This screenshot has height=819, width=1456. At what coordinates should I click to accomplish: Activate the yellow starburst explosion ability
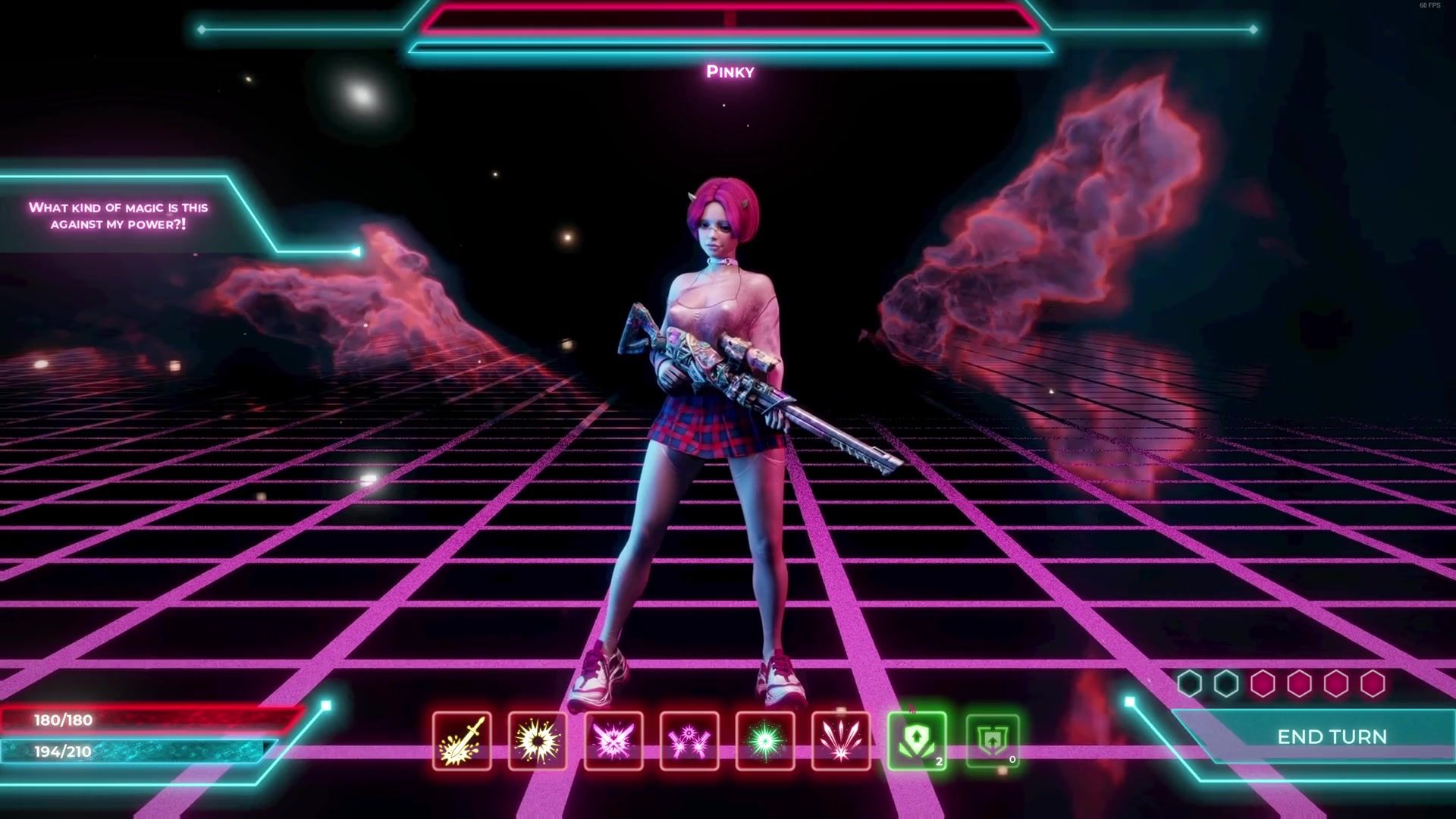click(538, 741)
